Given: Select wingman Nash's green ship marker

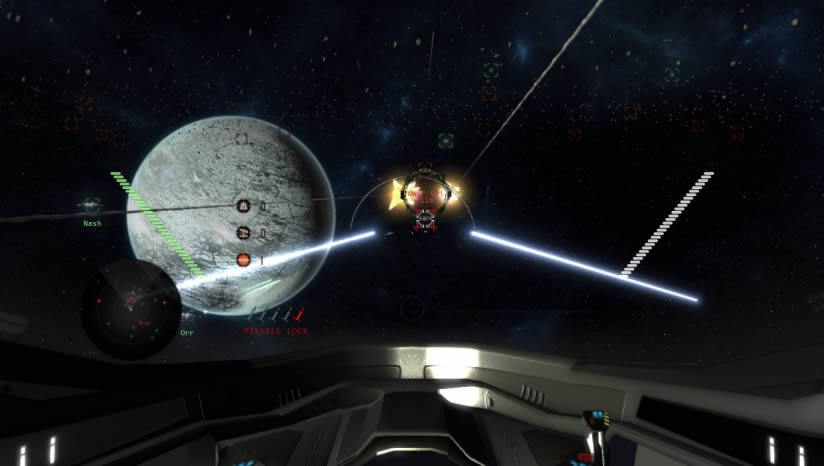Looking at the screenshot, I should coord(91,206).
